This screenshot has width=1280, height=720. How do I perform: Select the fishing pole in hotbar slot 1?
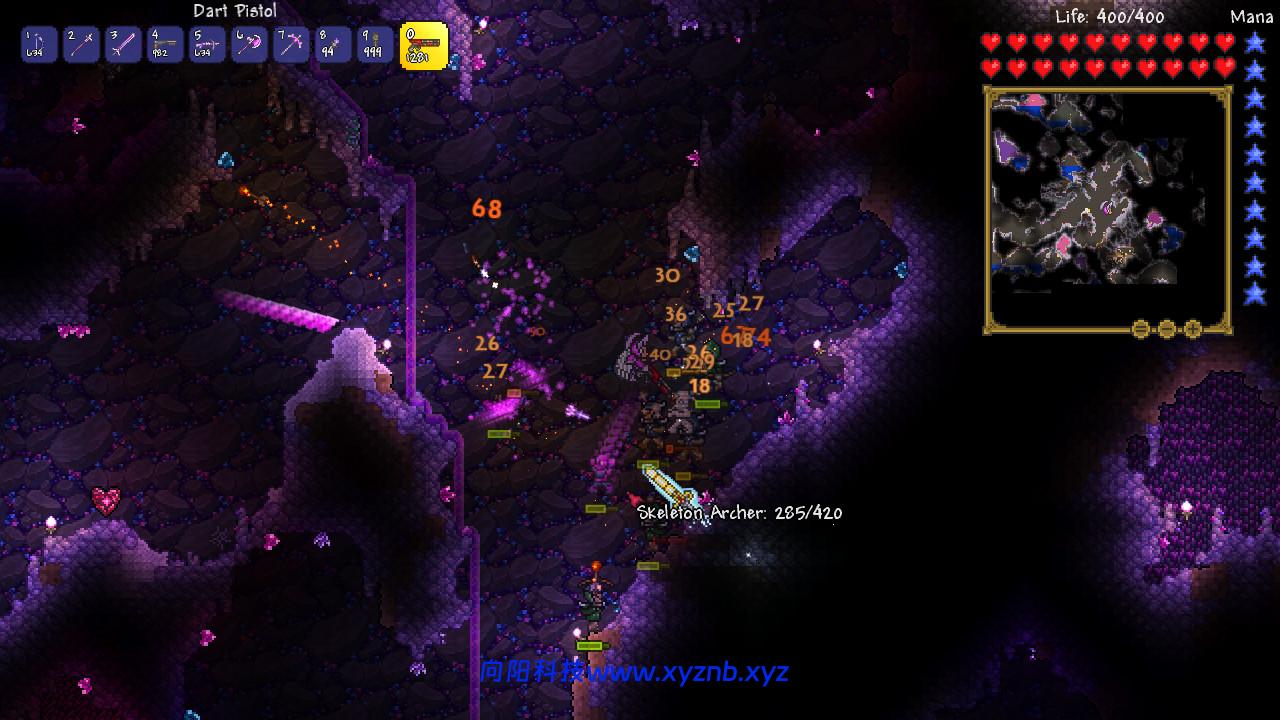coord(38,44)
